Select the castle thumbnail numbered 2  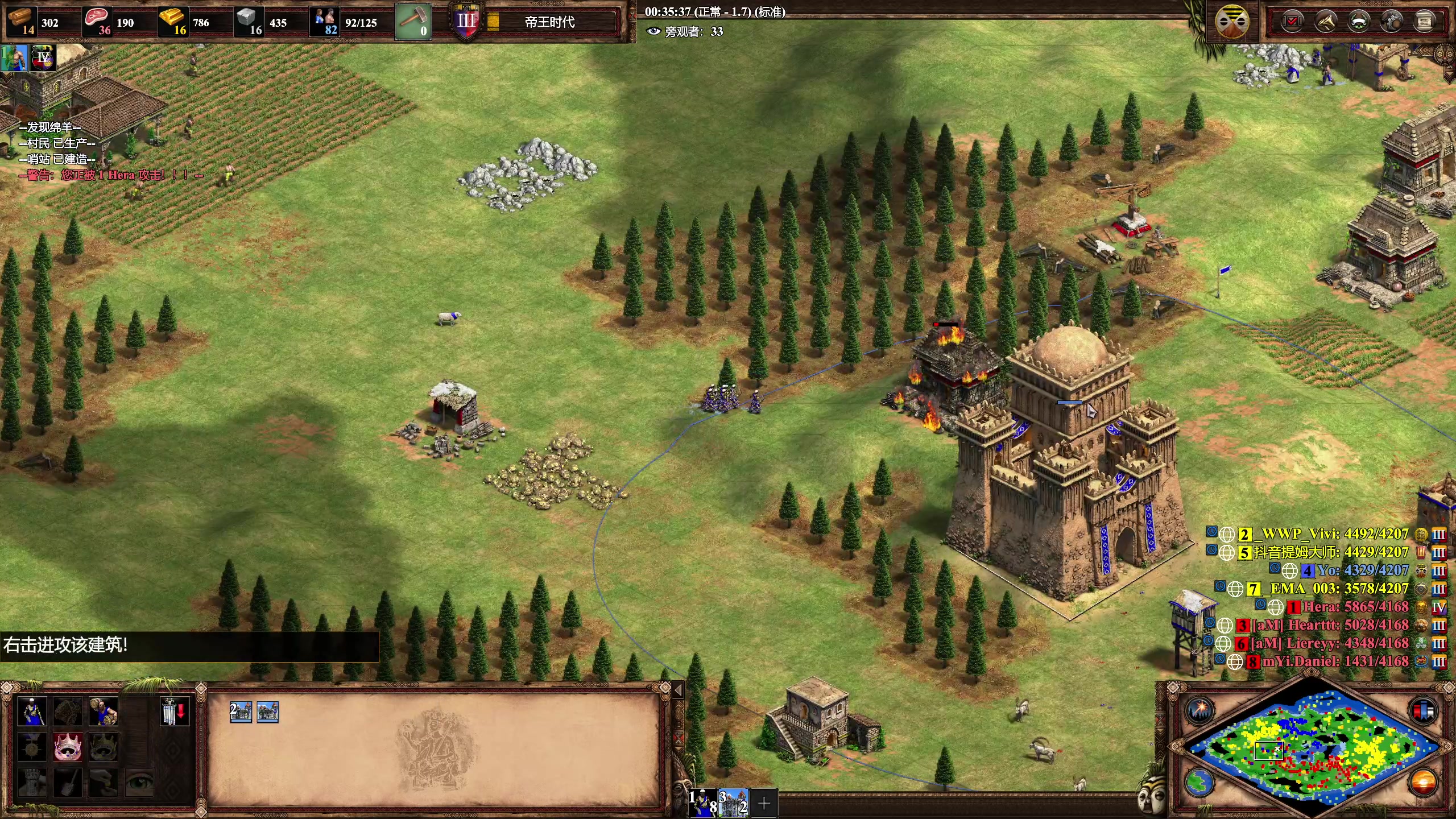click(241, 712)
